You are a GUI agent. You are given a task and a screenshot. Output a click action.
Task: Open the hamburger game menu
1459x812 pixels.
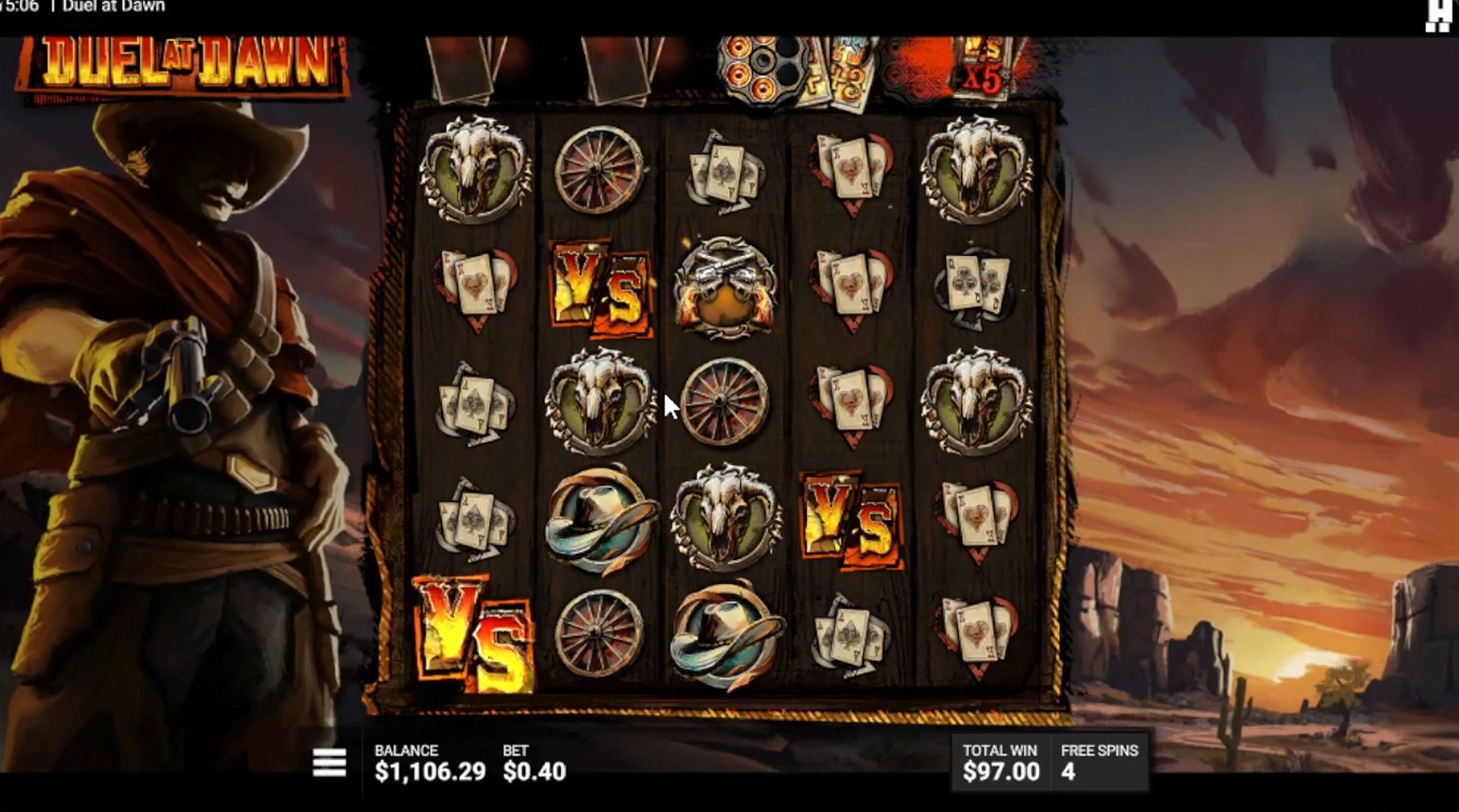click(330, 759)
